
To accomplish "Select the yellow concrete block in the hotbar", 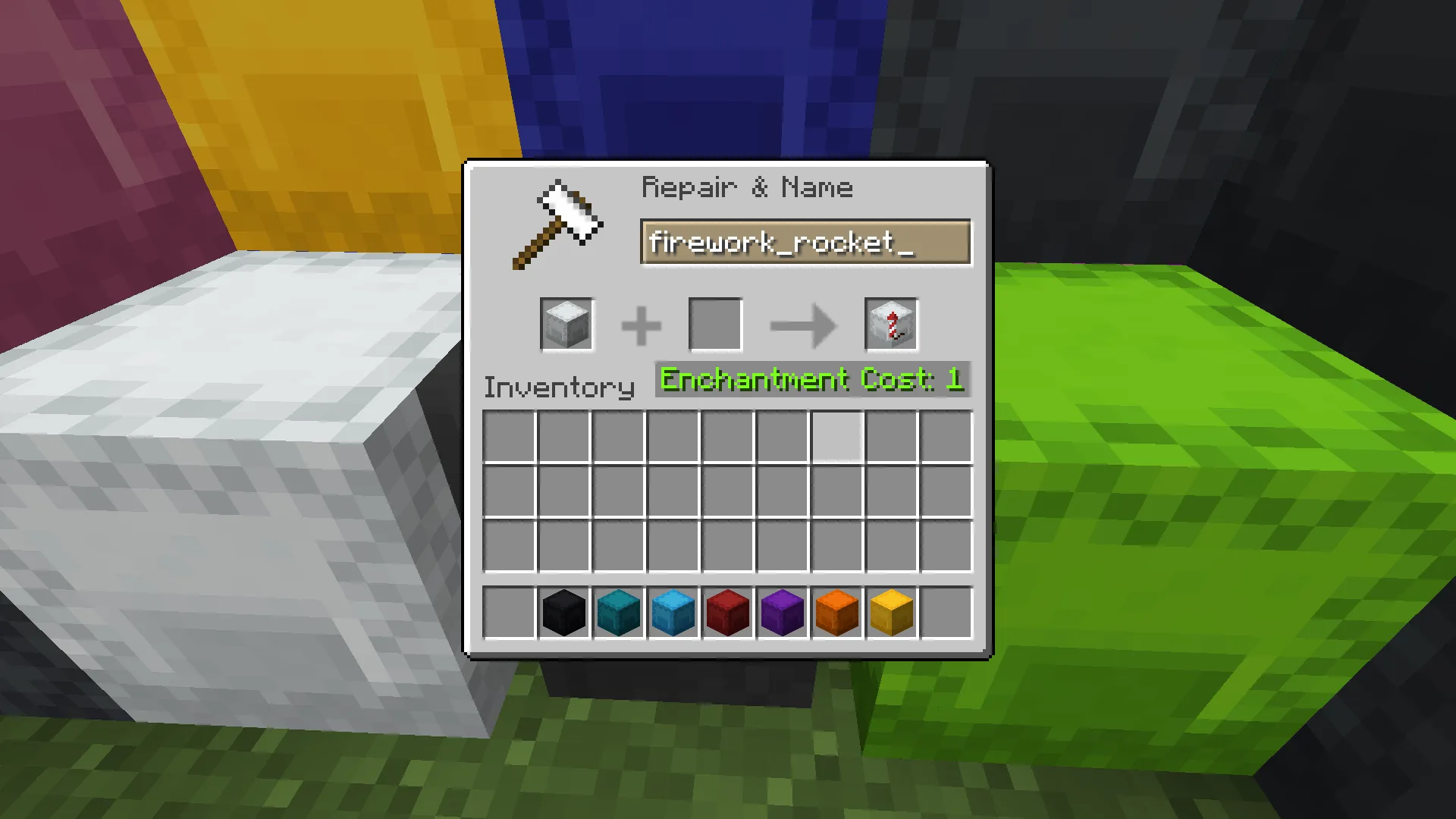I will 891,612.
